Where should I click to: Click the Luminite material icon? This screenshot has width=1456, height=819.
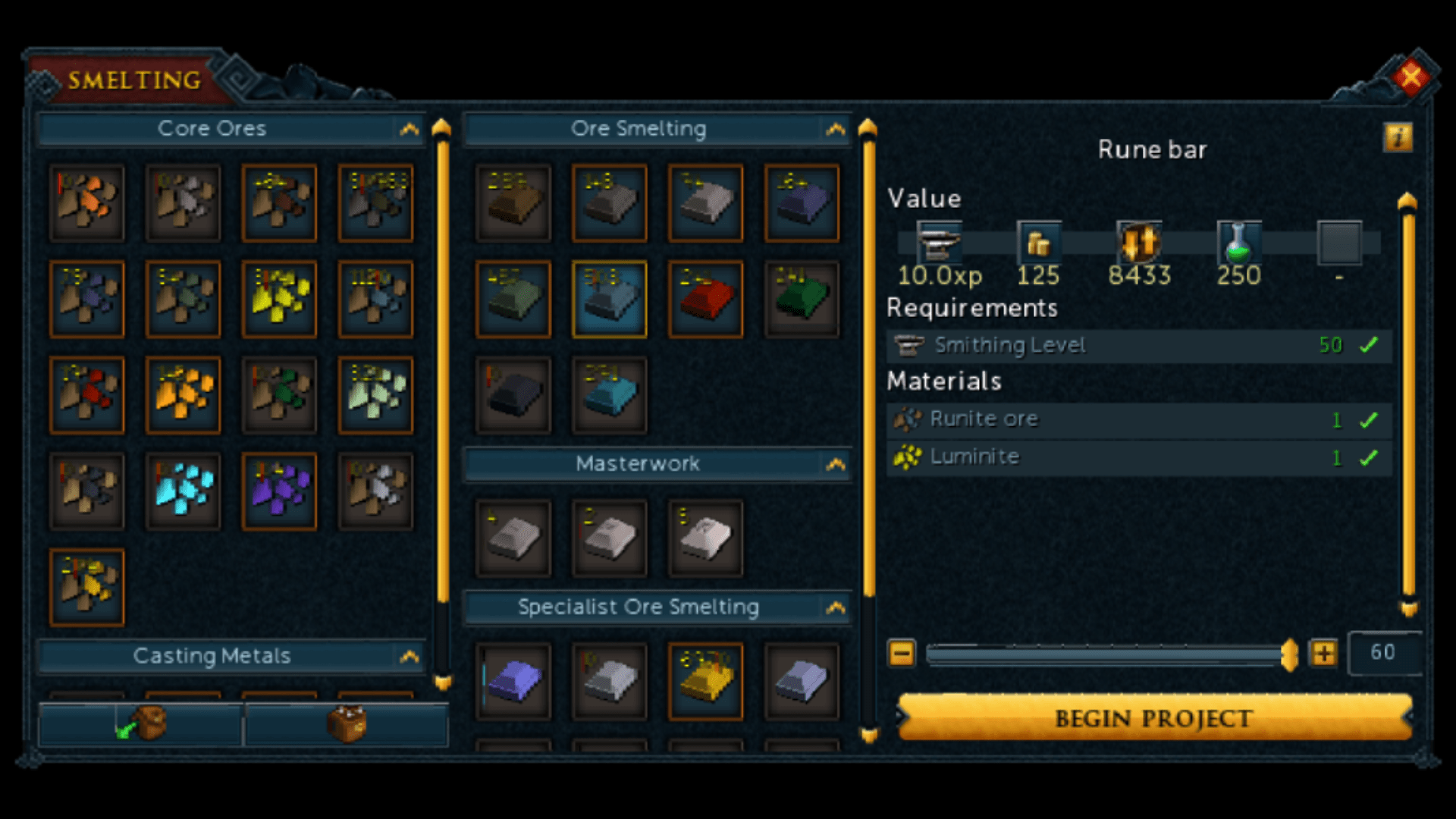(x=907, y=457)
